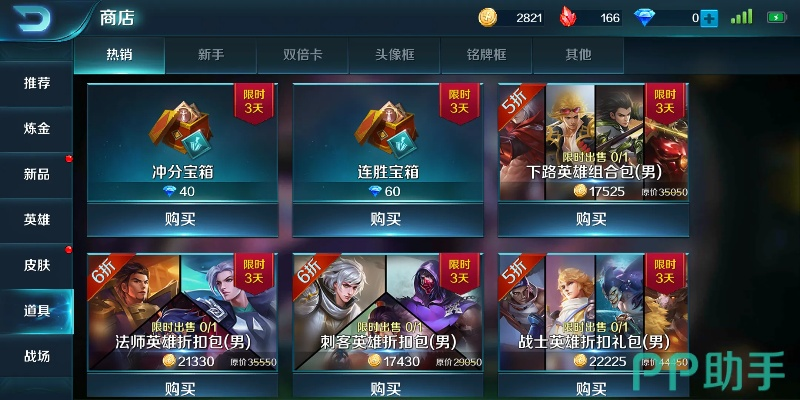The width and height of the screenshot is (800, 400).
Task: Select the 战士英雄折扣礼包(男) item card
Action: 592,310
